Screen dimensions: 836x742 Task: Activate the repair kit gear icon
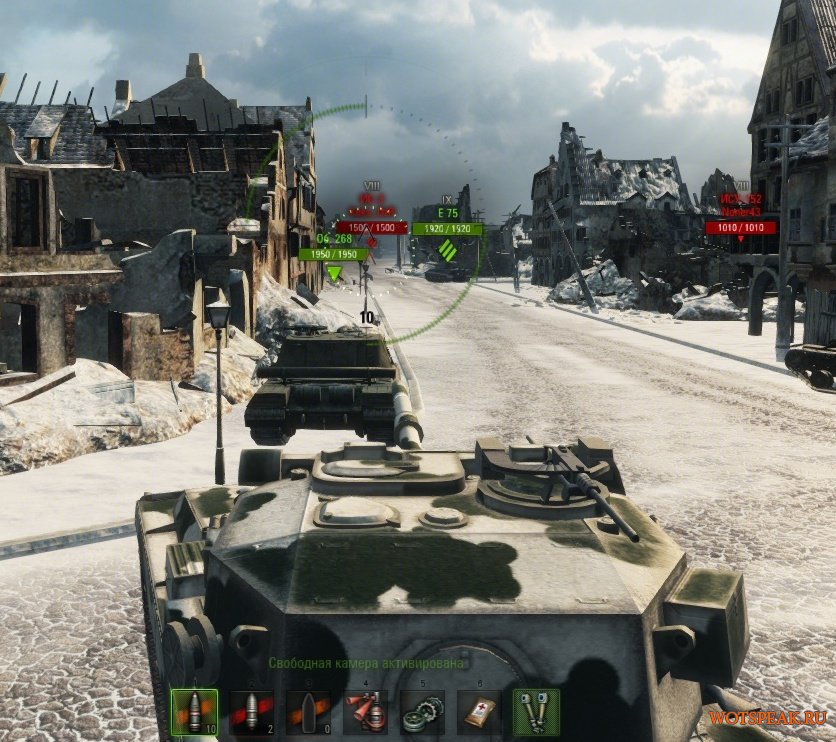click(x=422, y=711)
